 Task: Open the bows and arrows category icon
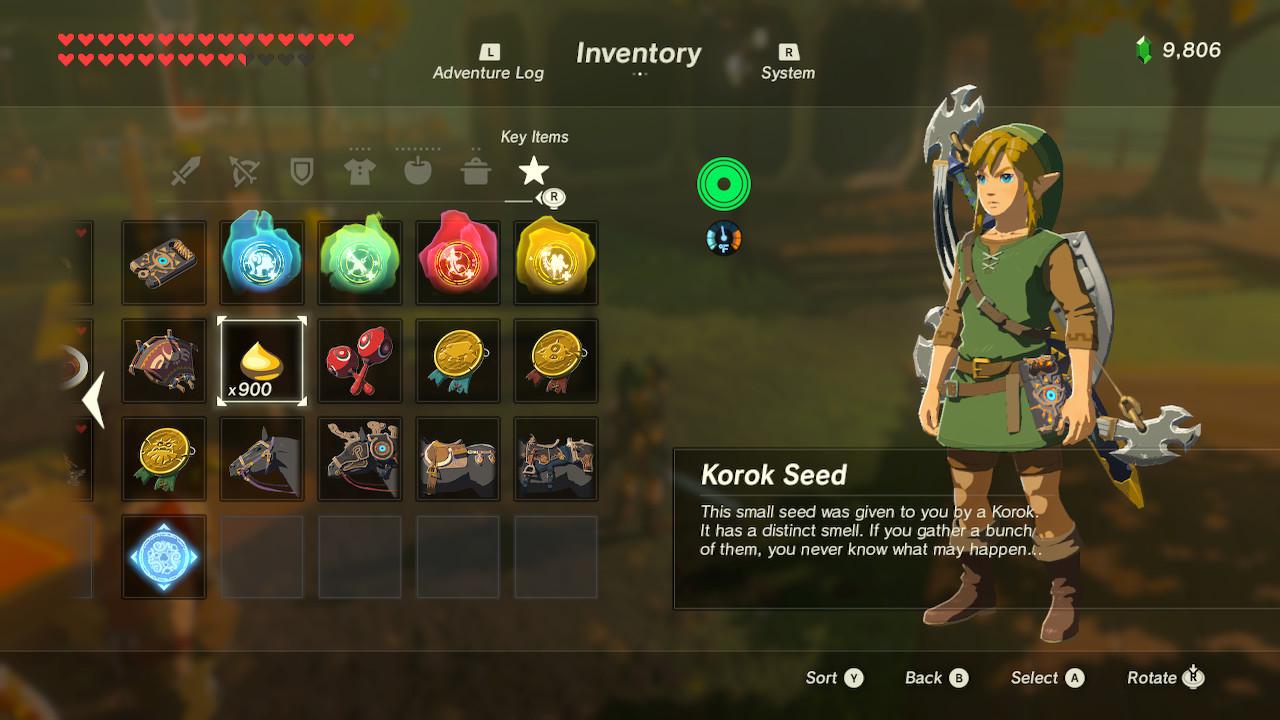tap(243, 170)
